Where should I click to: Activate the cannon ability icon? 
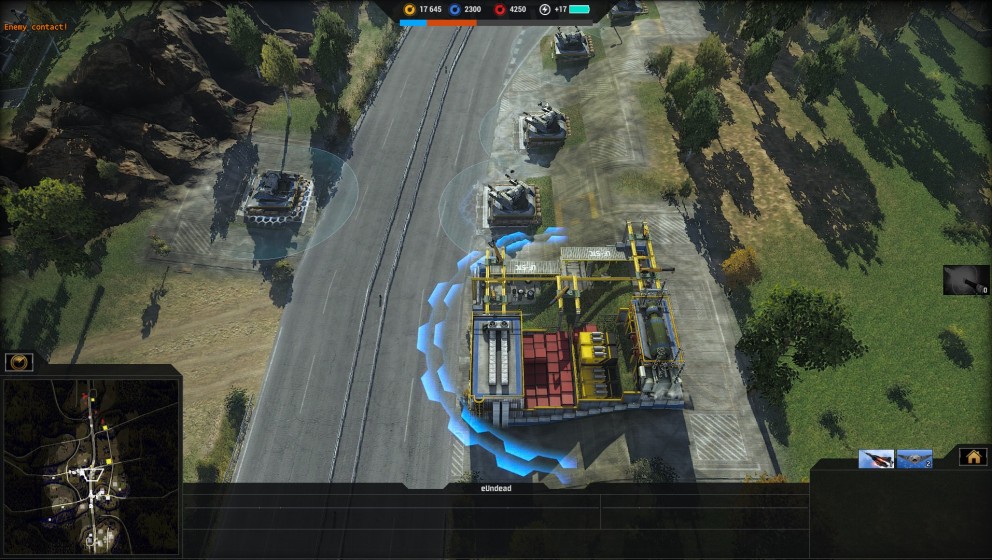965,280
